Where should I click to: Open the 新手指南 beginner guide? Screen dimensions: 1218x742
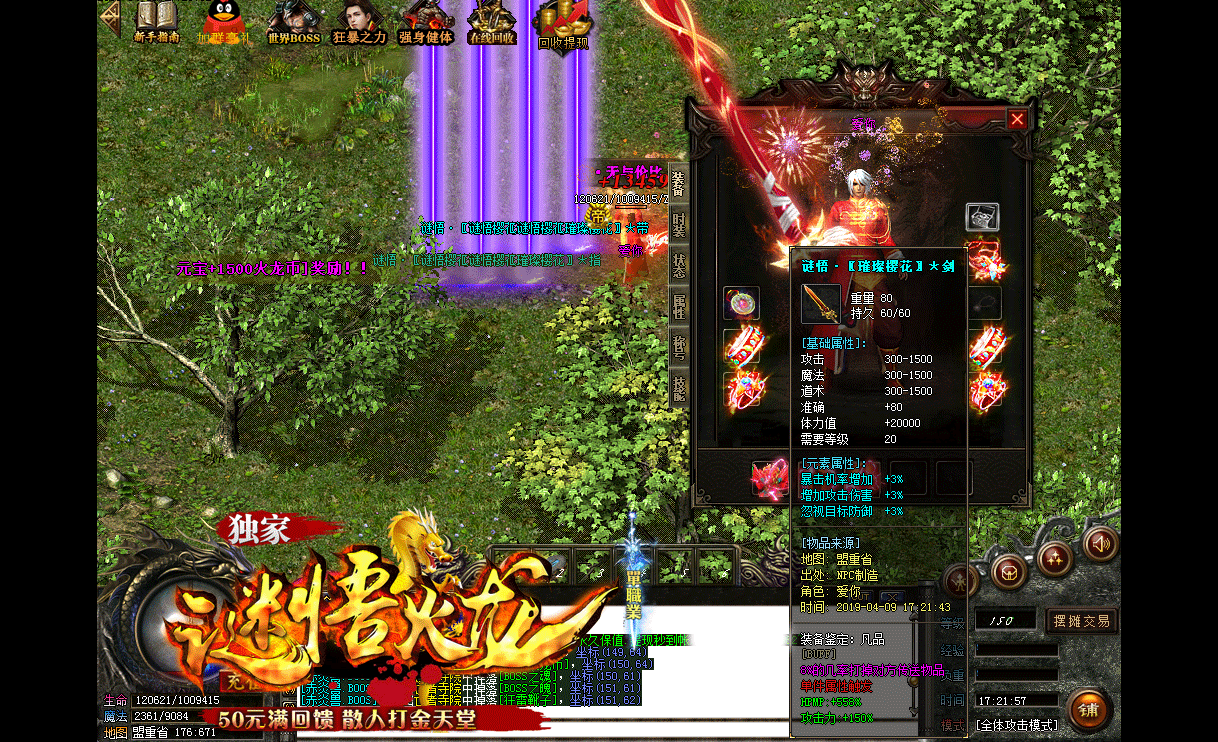[x=156, y=22]
